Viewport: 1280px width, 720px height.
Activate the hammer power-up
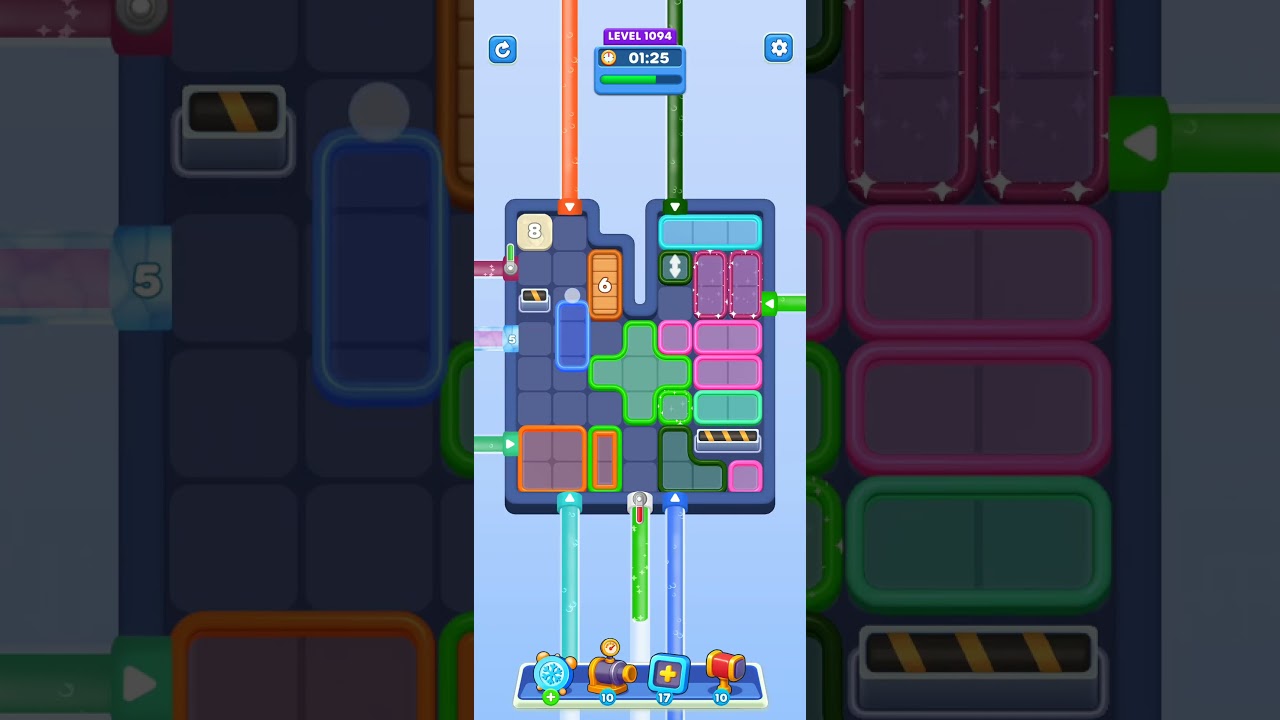[x=726, y=670]
